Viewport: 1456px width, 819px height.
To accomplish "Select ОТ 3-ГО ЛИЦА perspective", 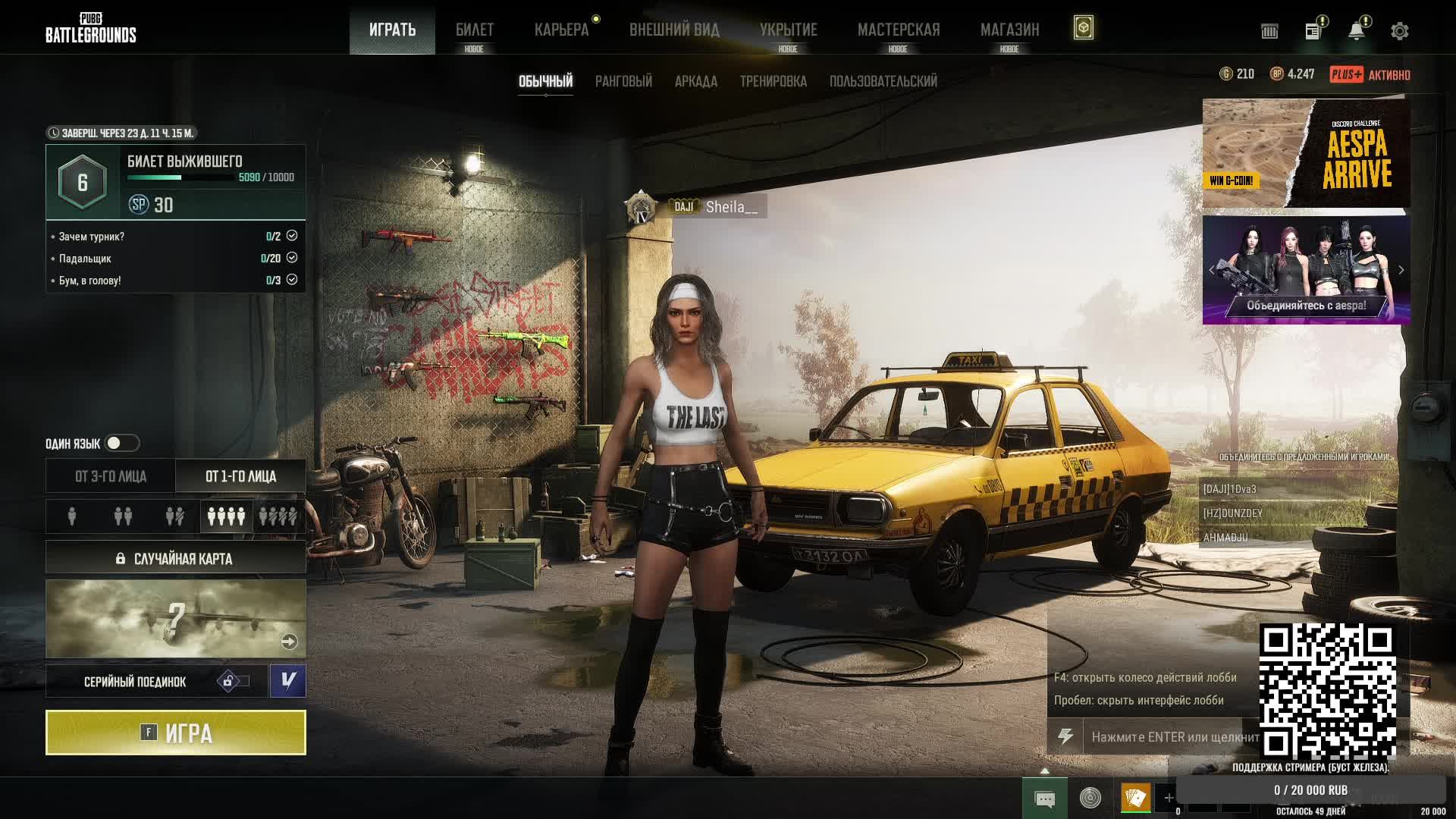I will pos(111,476).
